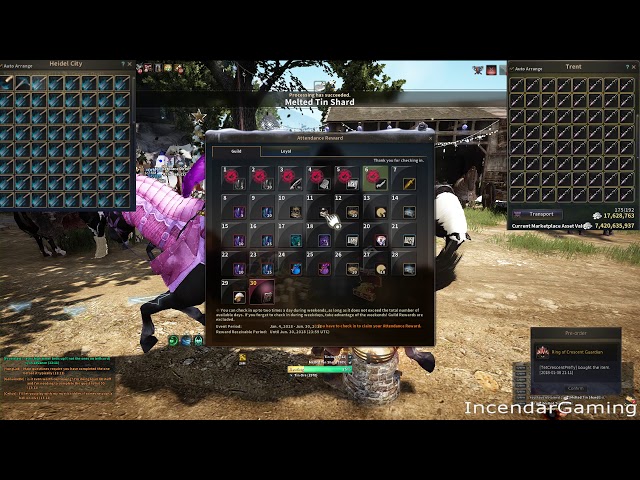Select the day 17 teal reward

(x=294, y=237)
